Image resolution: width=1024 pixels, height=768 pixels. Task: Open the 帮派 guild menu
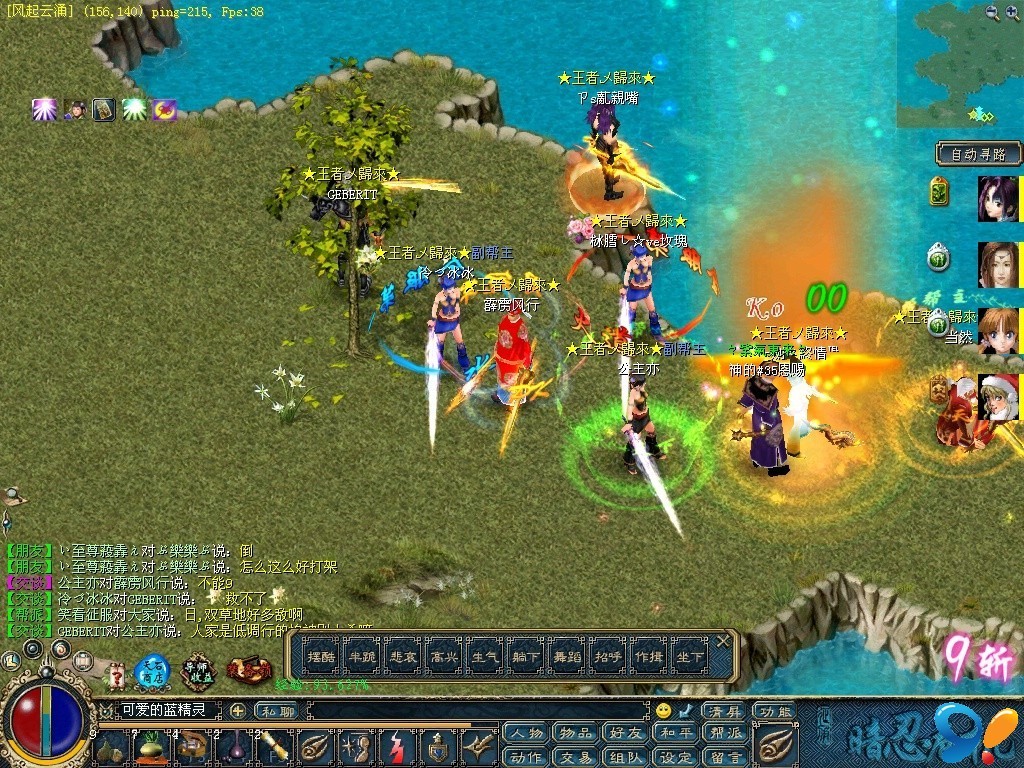[x=726, y=733]
